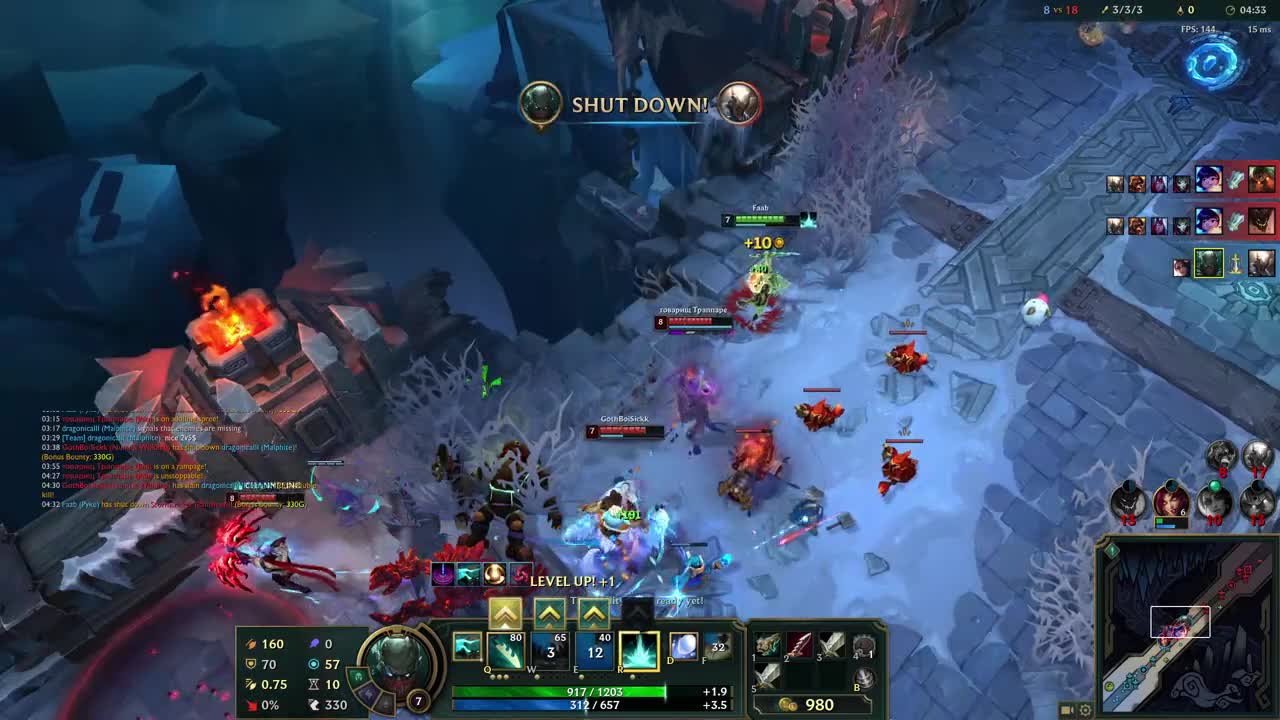Open the shop via gold counter
1280x720 pixels.
point(808,705)
